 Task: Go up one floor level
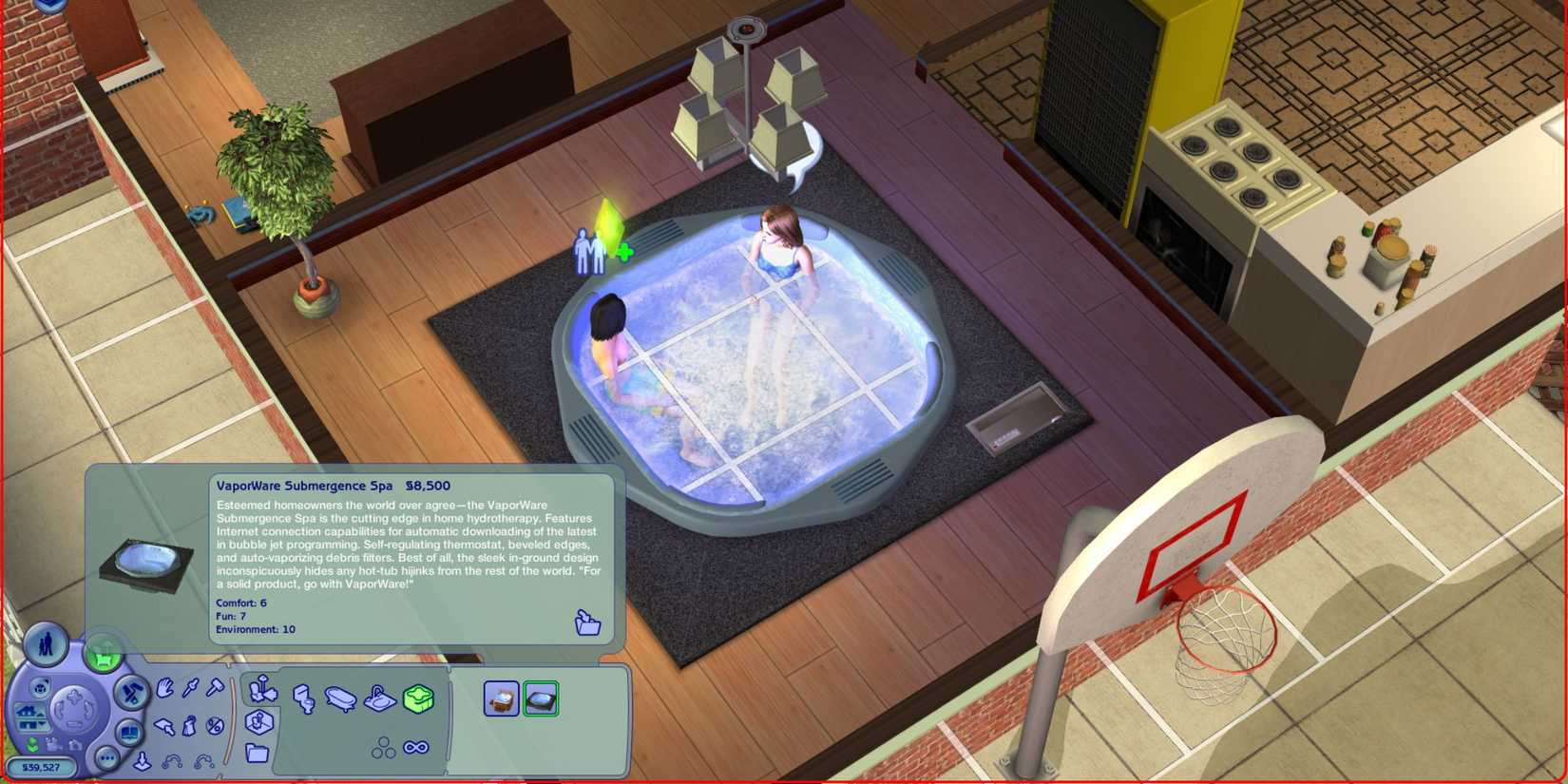(32, 711)
